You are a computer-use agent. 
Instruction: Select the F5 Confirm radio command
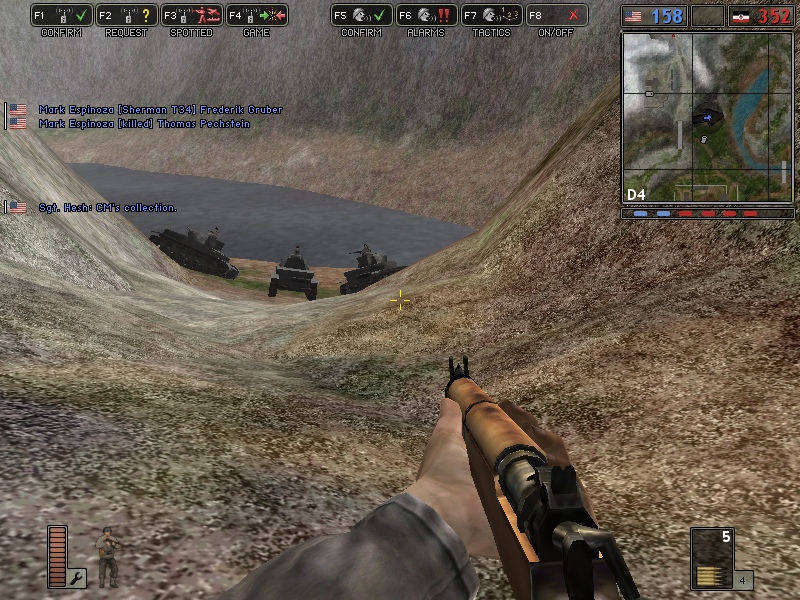pos(361,16)
